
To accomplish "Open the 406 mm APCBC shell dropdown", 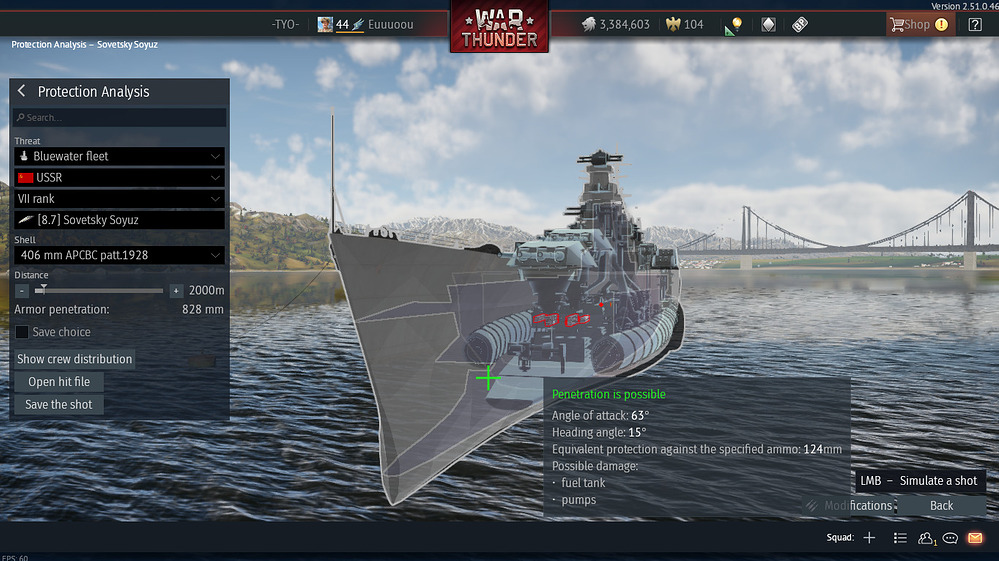I will pyautogui.click(x=119, y=256).
